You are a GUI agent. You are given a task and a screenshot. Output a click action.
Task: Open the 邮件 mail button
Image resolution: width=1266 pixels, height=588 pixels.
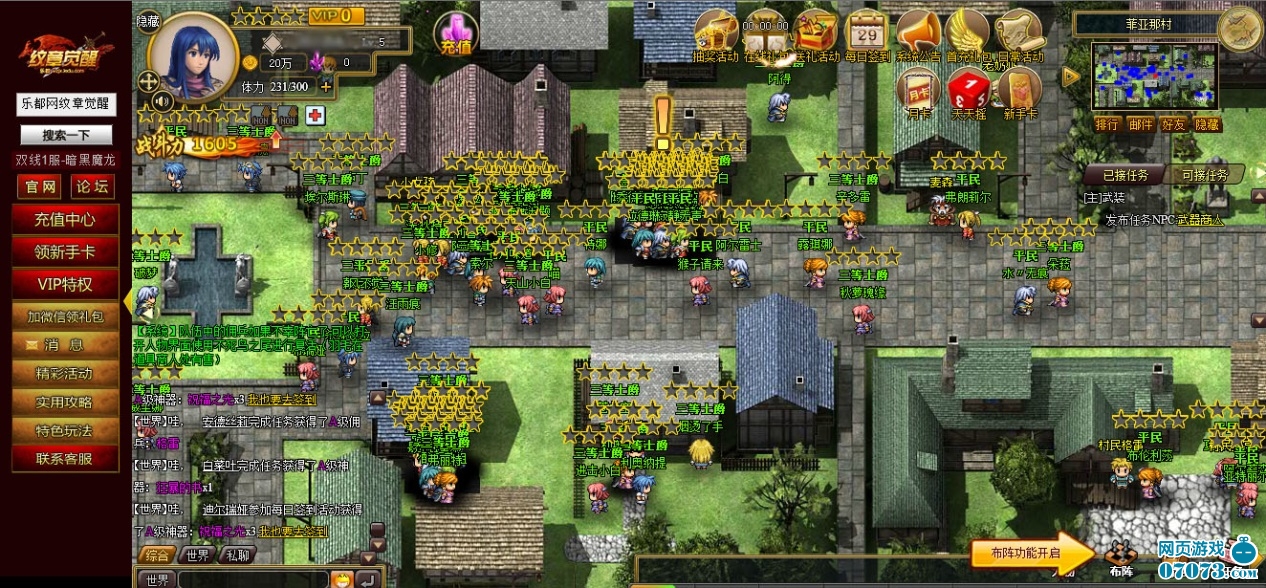[x=1141, y=125]
